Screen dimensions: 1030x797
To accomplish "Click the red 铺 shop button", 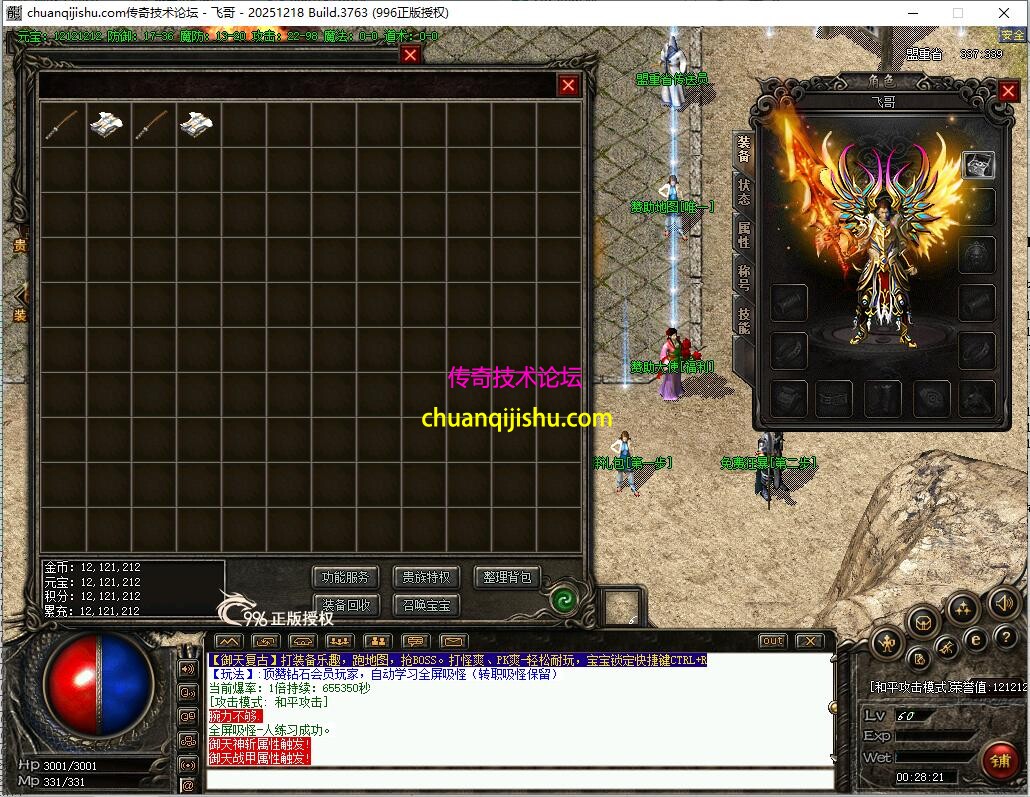I will [999, 760].
